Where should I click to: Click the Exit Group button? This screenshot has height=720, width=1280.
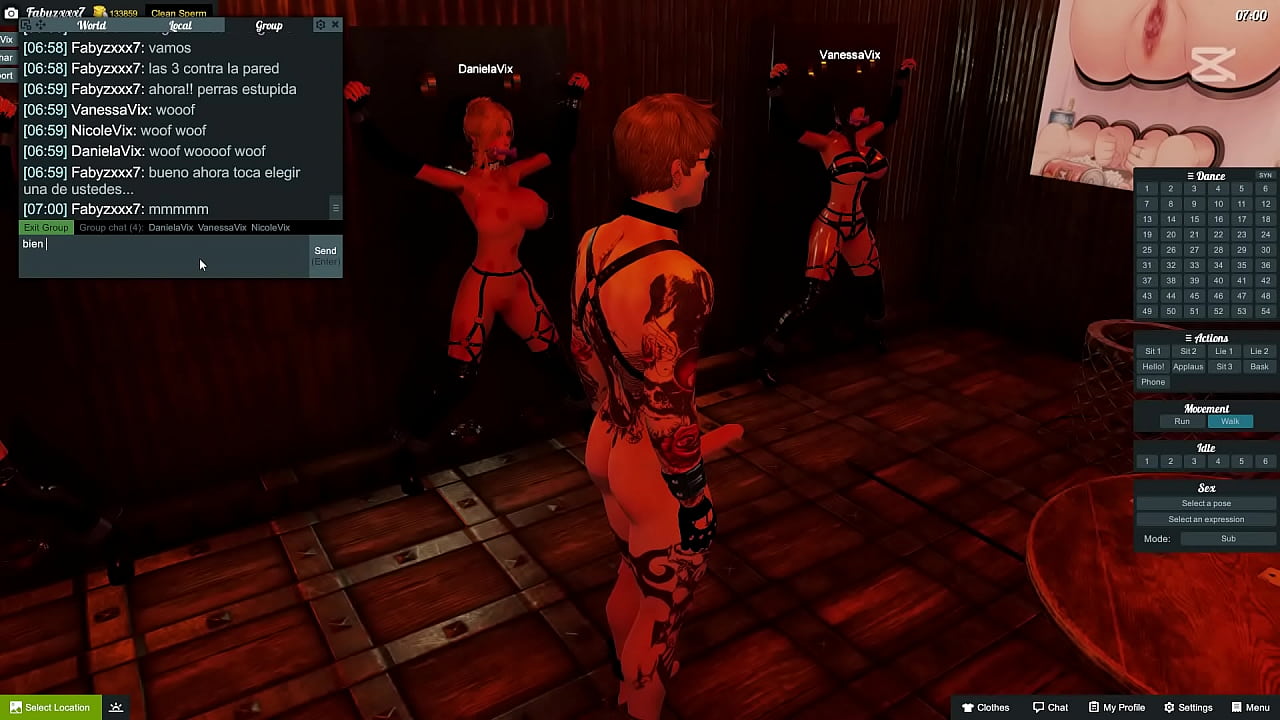click(x=46, y=228)
